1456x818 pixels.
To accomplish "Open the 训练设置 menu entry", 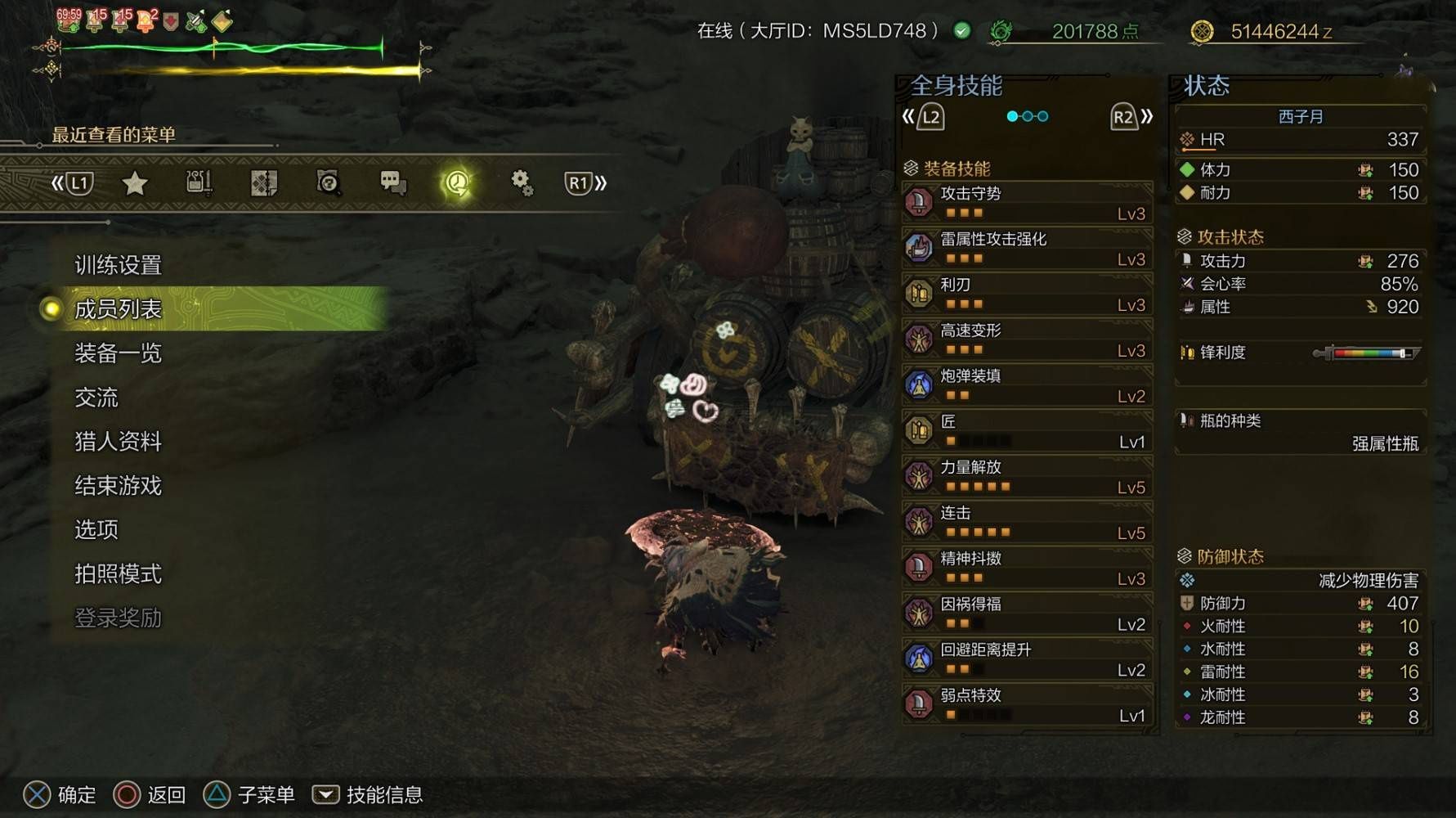I will (x=118, y=265).
